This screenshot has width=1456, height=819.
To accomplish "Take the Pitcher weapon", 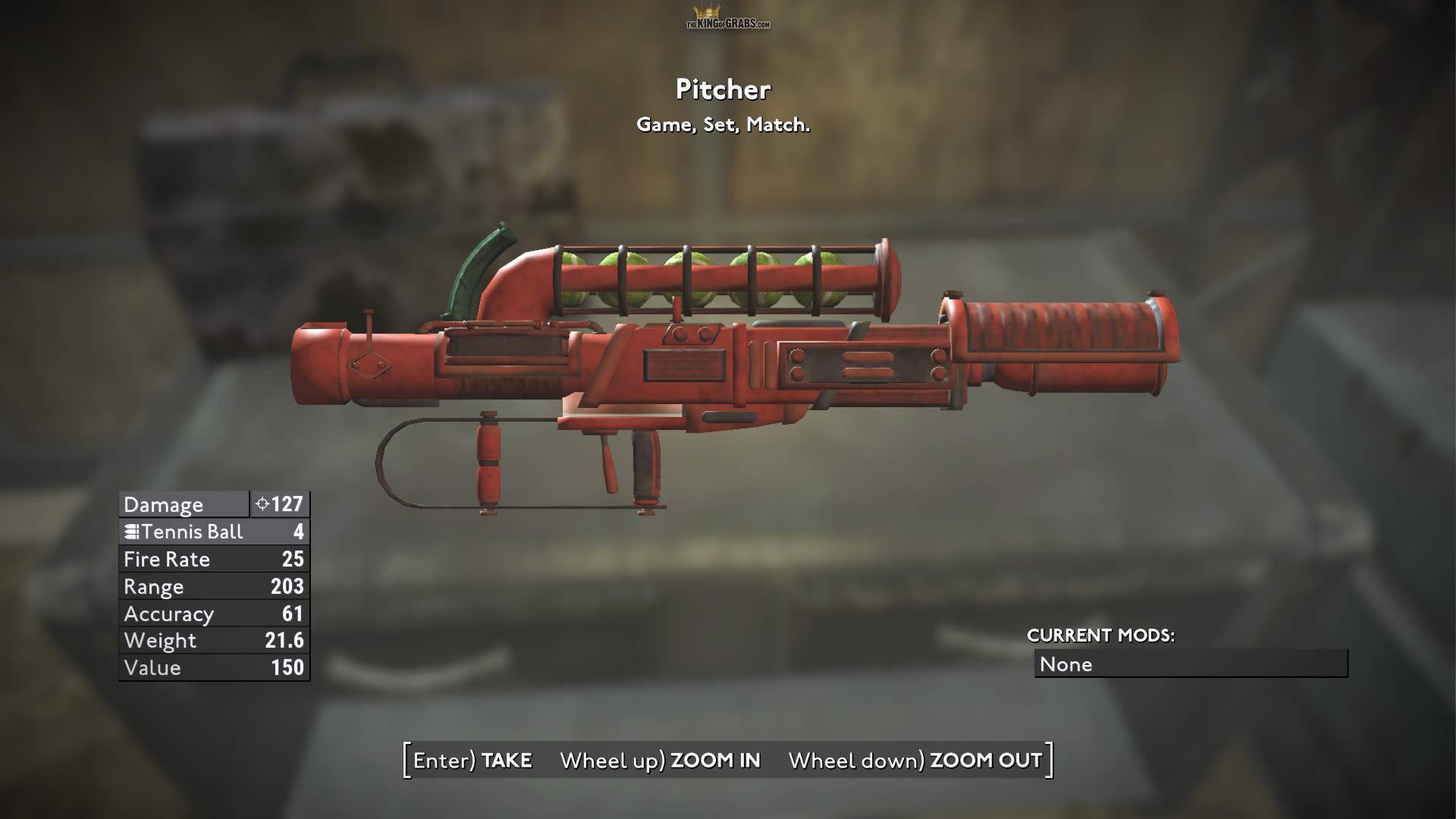I will point(473,761).
